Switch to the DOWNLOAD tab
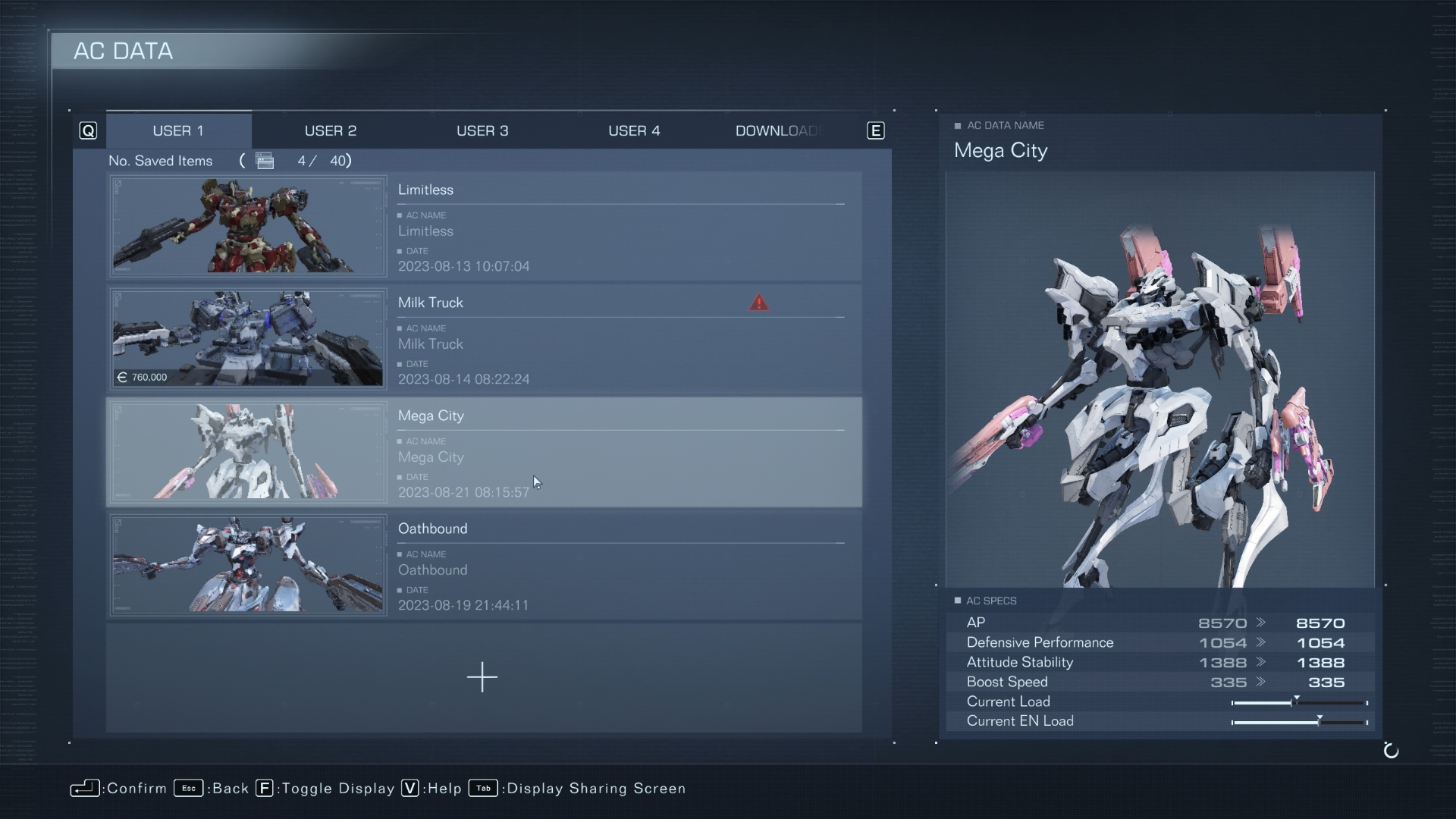The width and height of the screenshot is (1456, 819). [x=779, y=130]
